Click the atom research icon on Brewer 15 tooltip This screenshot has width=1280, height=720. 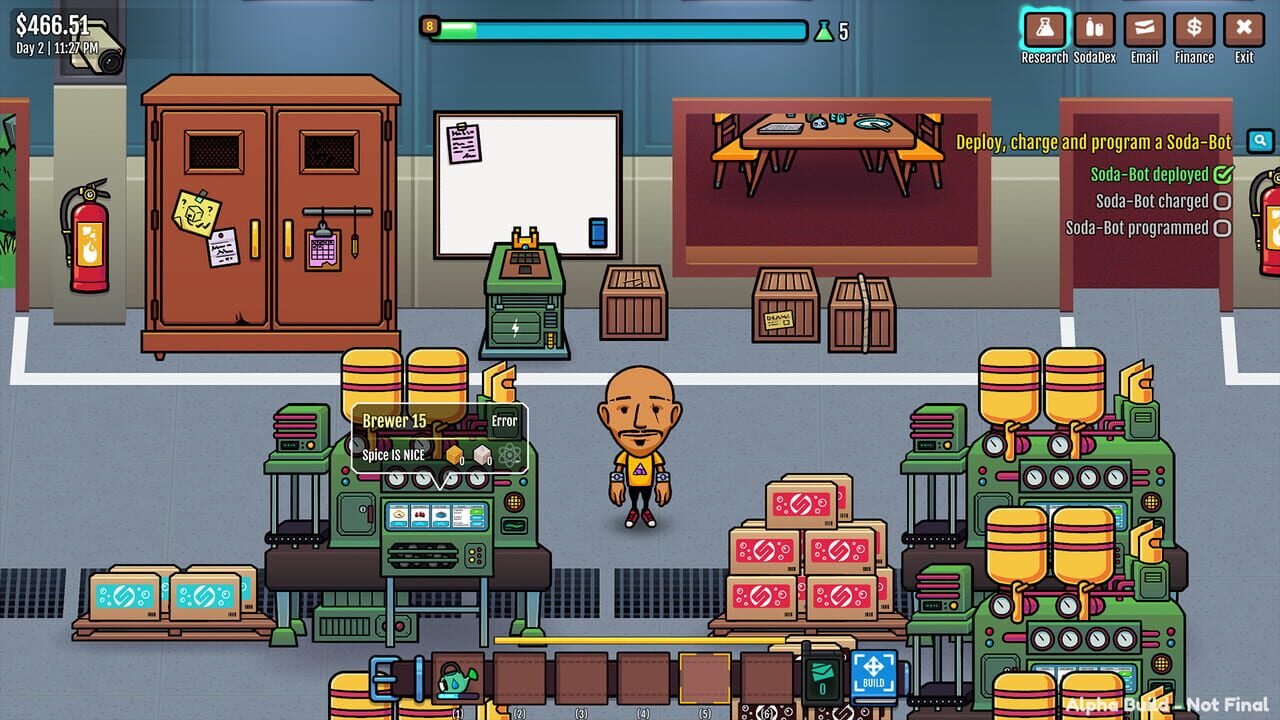(x=508, y=453)
